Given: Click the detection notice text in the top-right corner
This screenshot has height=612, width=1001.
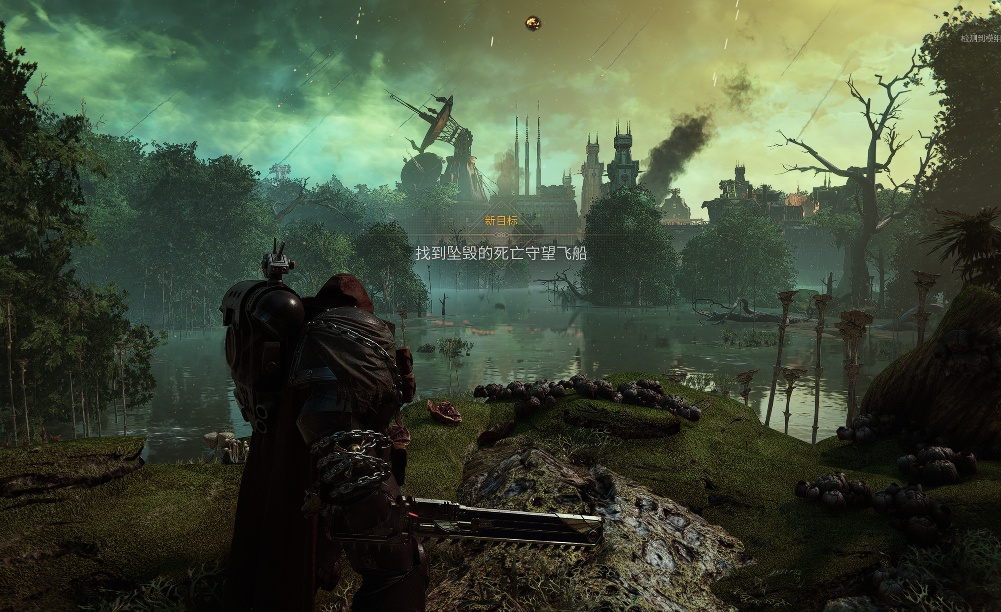Looking at the screenshot, I should (x=980, y=39).
